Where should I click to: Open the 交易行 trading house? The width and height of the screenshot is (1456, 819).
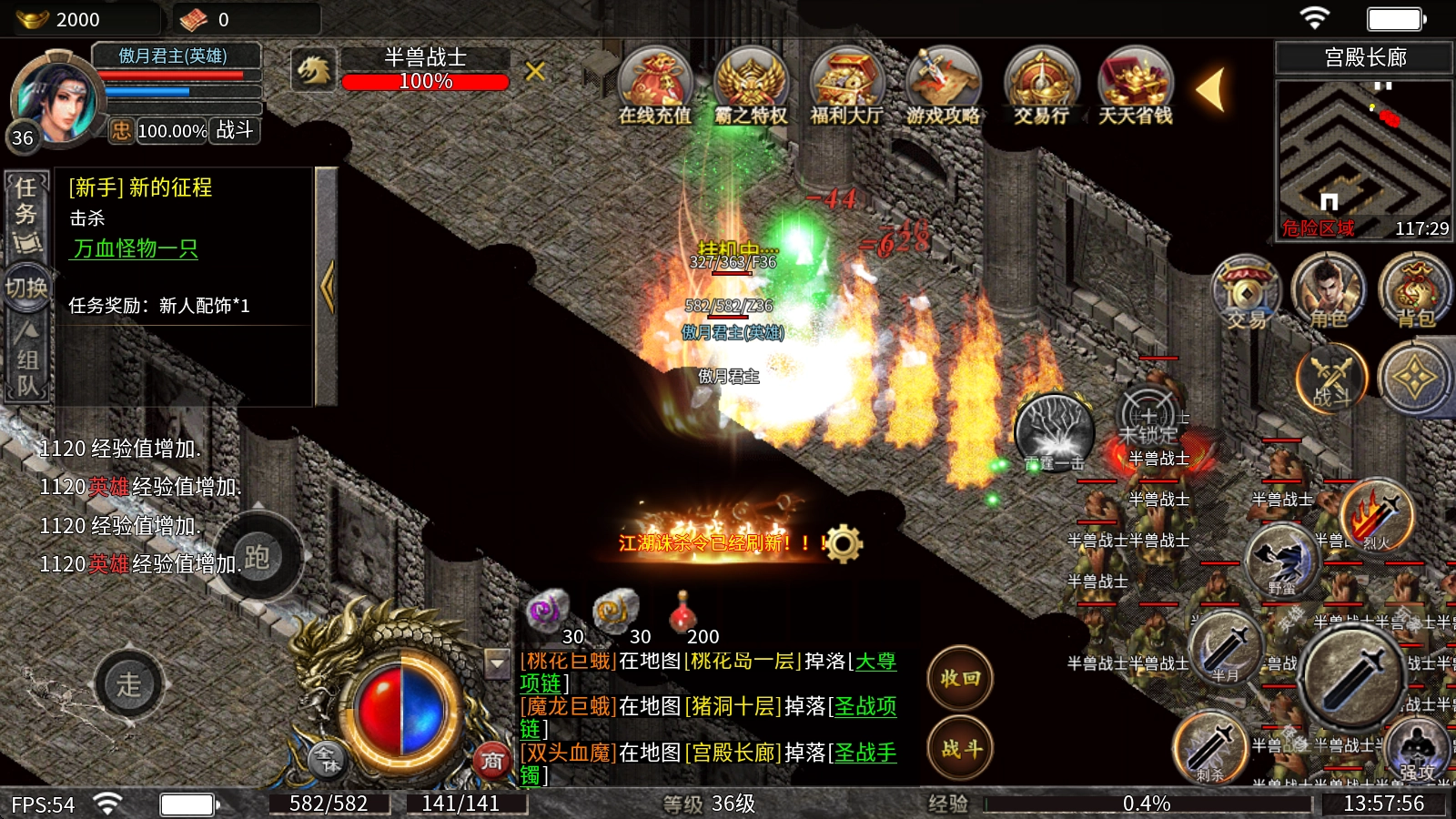click(1041, 86)
